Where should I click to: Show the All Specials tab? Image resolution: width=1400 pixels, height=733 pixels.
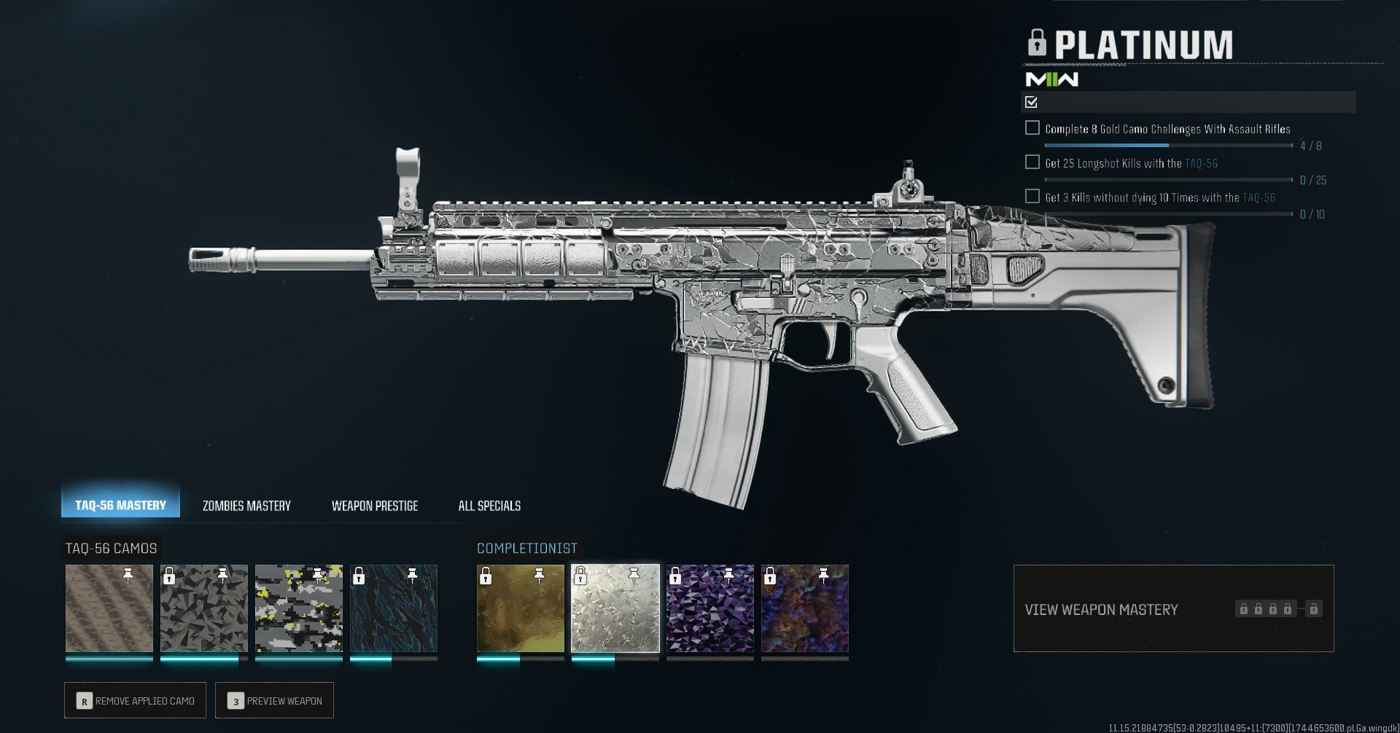489,506
